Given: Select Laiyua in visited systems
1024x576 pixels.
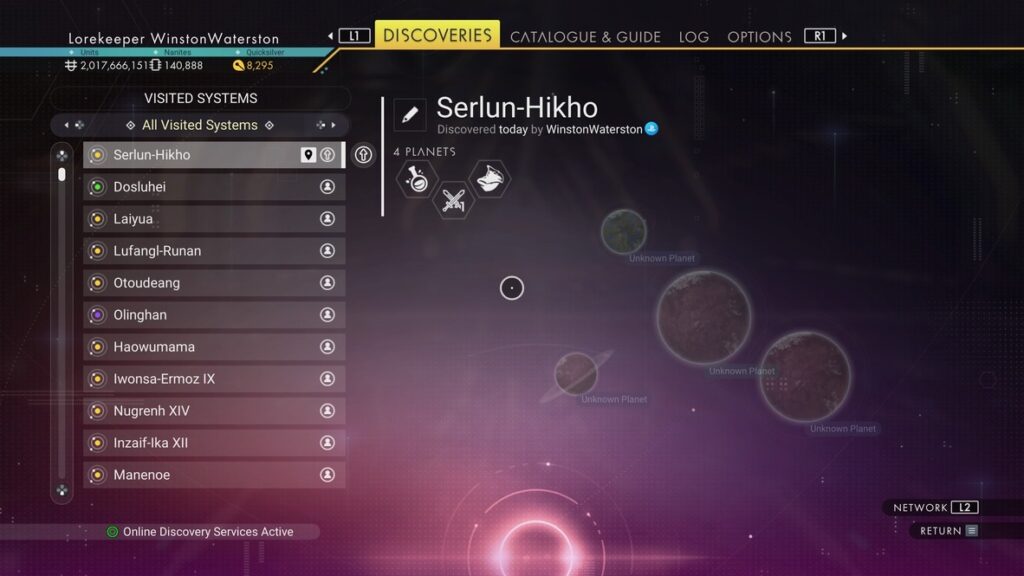Looking at the screenshot, I should (214, 219).
